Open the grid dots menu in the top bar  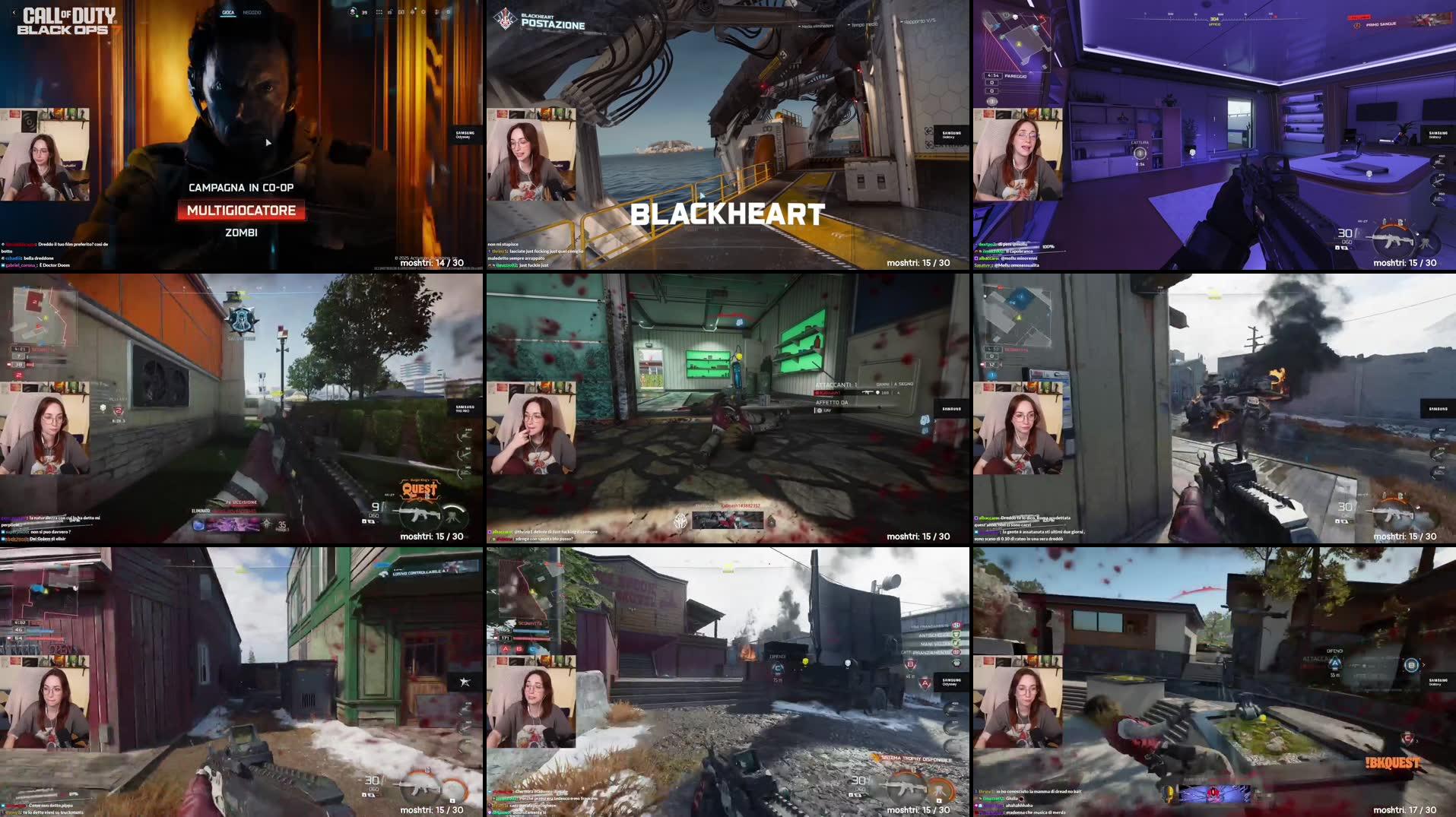tap(379, 12)
